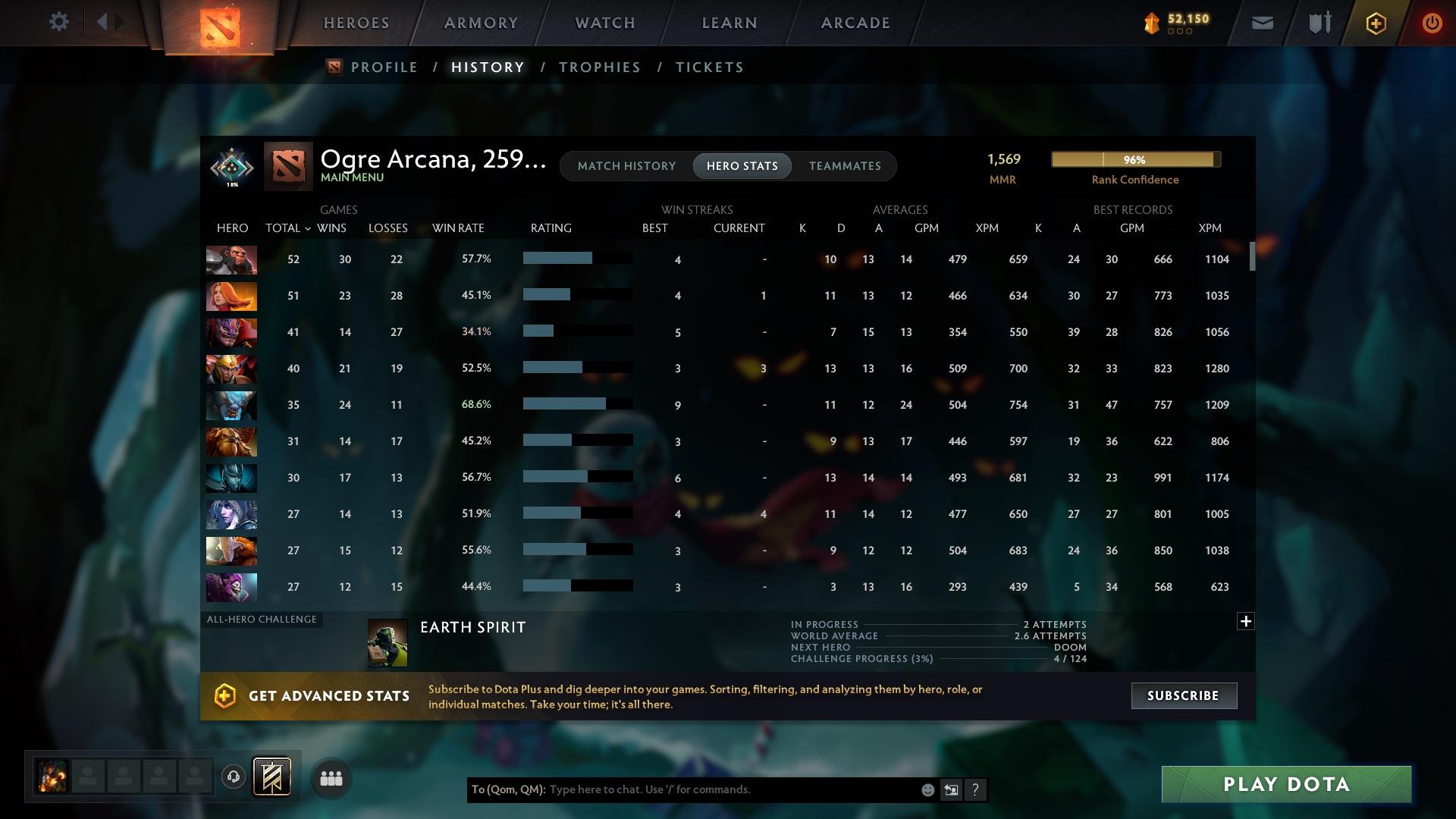This screenshot has width=1456, height=819.
Task: Open the shield-and-sword loadout icon
Action: tap(1319, 22)
